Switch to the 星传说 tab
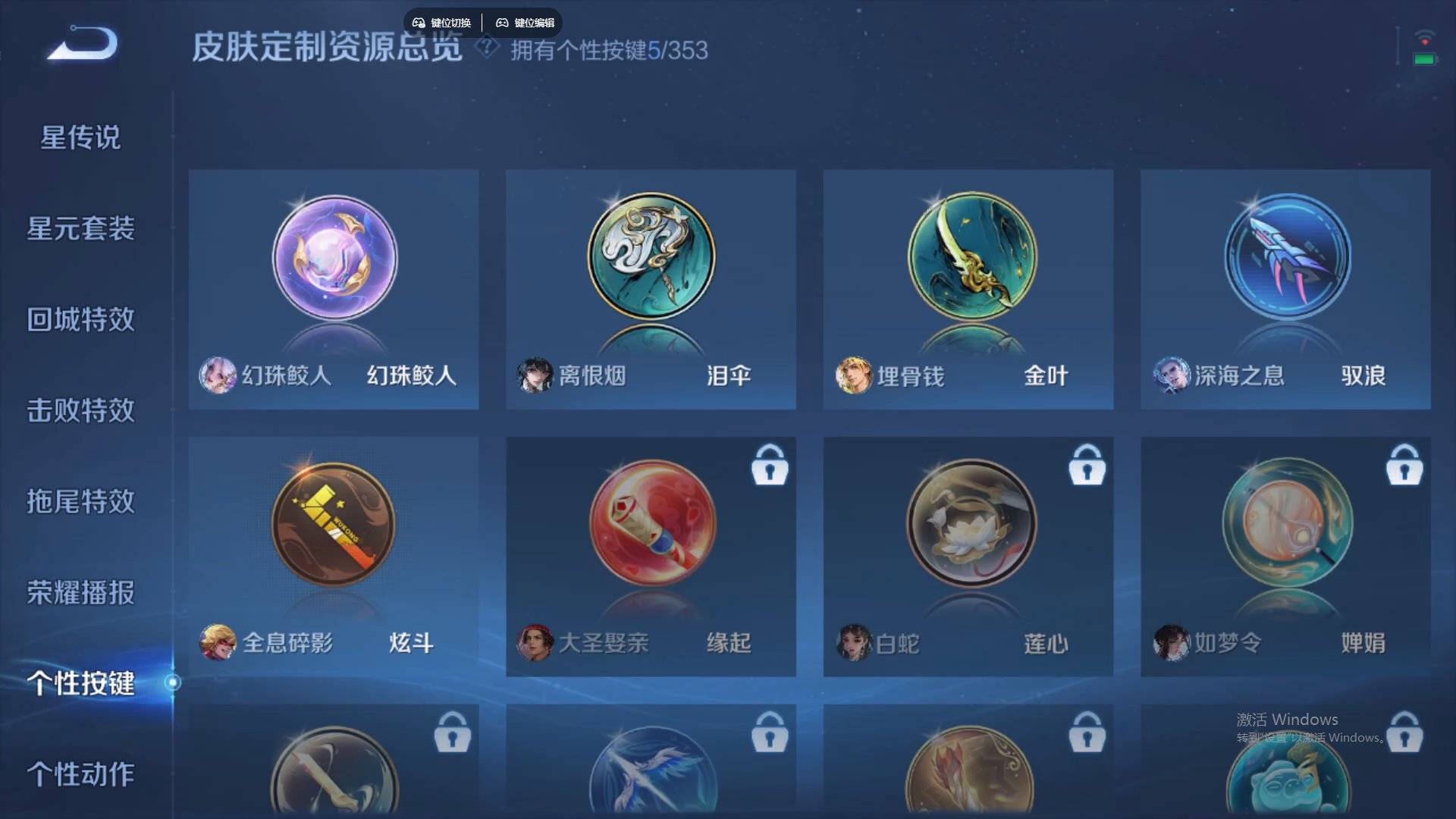Image resolution: width=1456 pixels, height=819 pixels. 80,136
